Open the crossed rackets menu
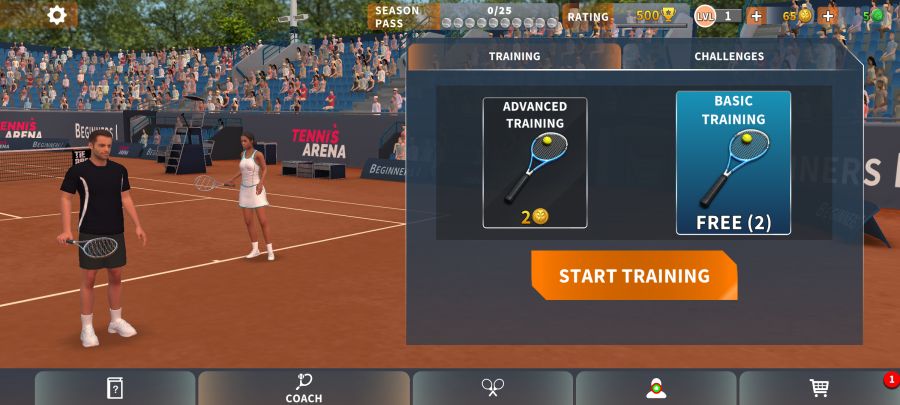 point(492,388)
